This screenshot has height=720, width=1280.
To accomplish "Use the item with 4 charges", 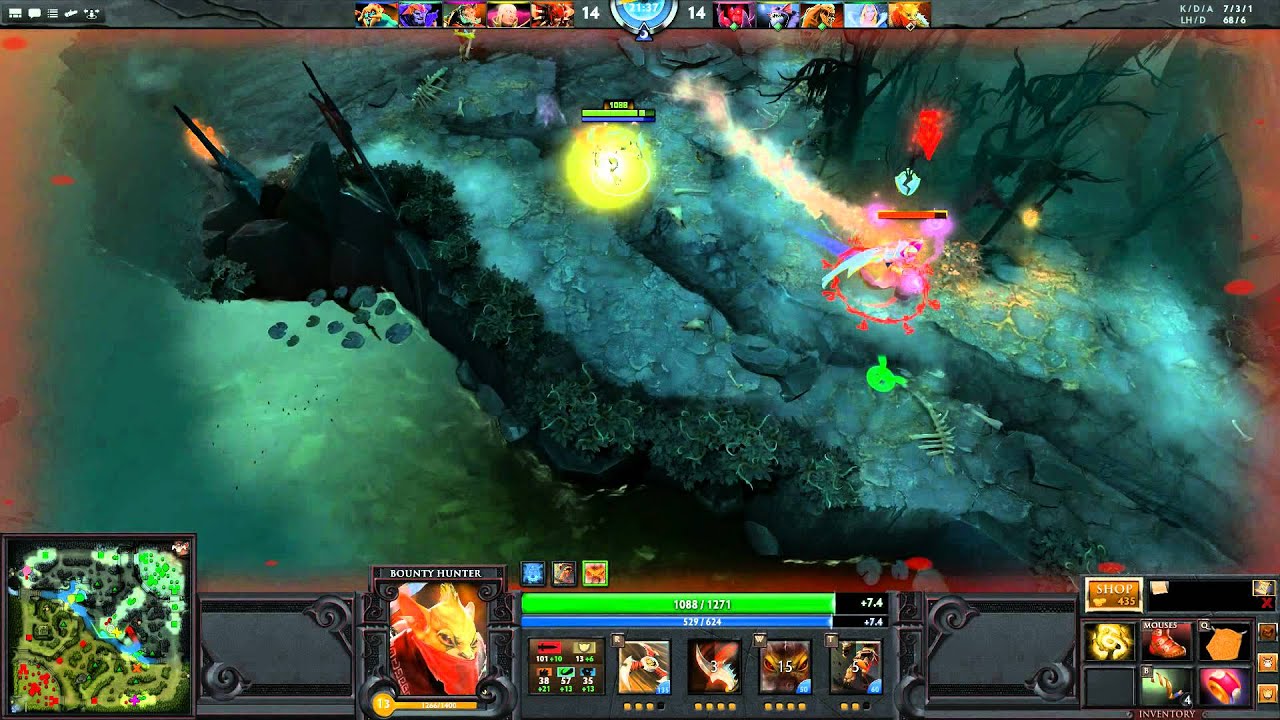I will click(1166, 688).
